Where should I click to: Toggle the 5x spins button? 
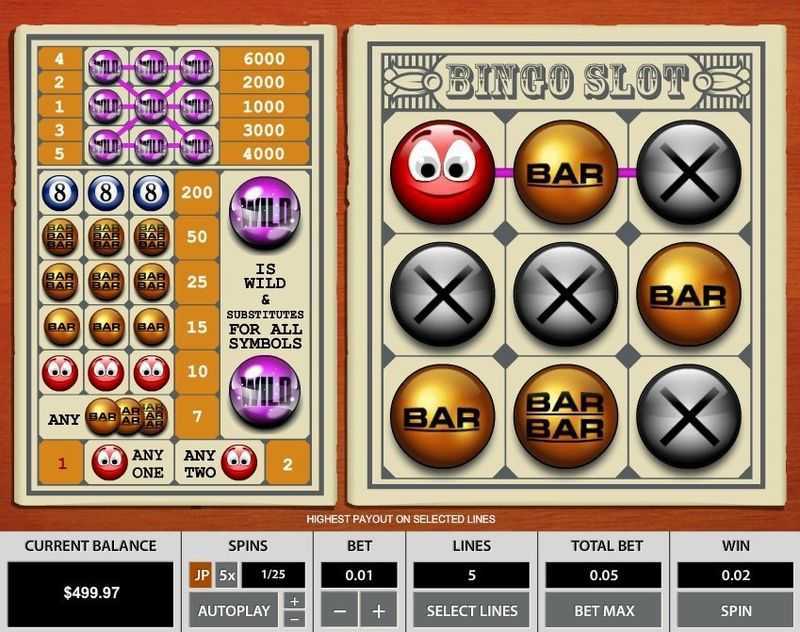(x=227, y=576)
